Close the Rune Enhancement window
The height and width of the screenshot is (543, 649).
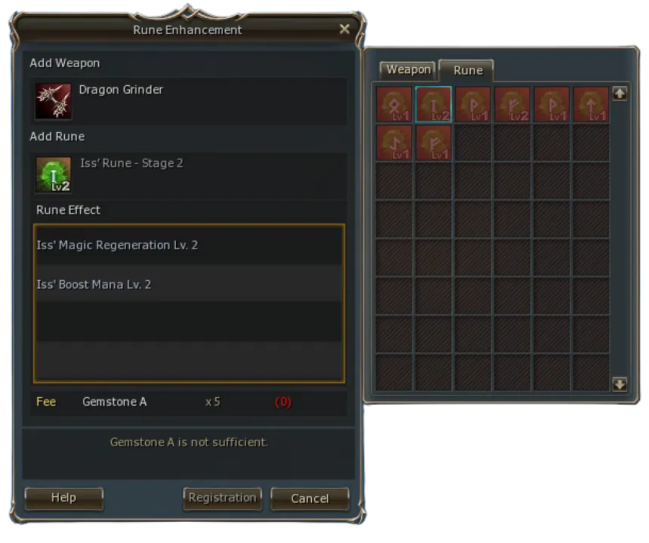click(345, 29)
